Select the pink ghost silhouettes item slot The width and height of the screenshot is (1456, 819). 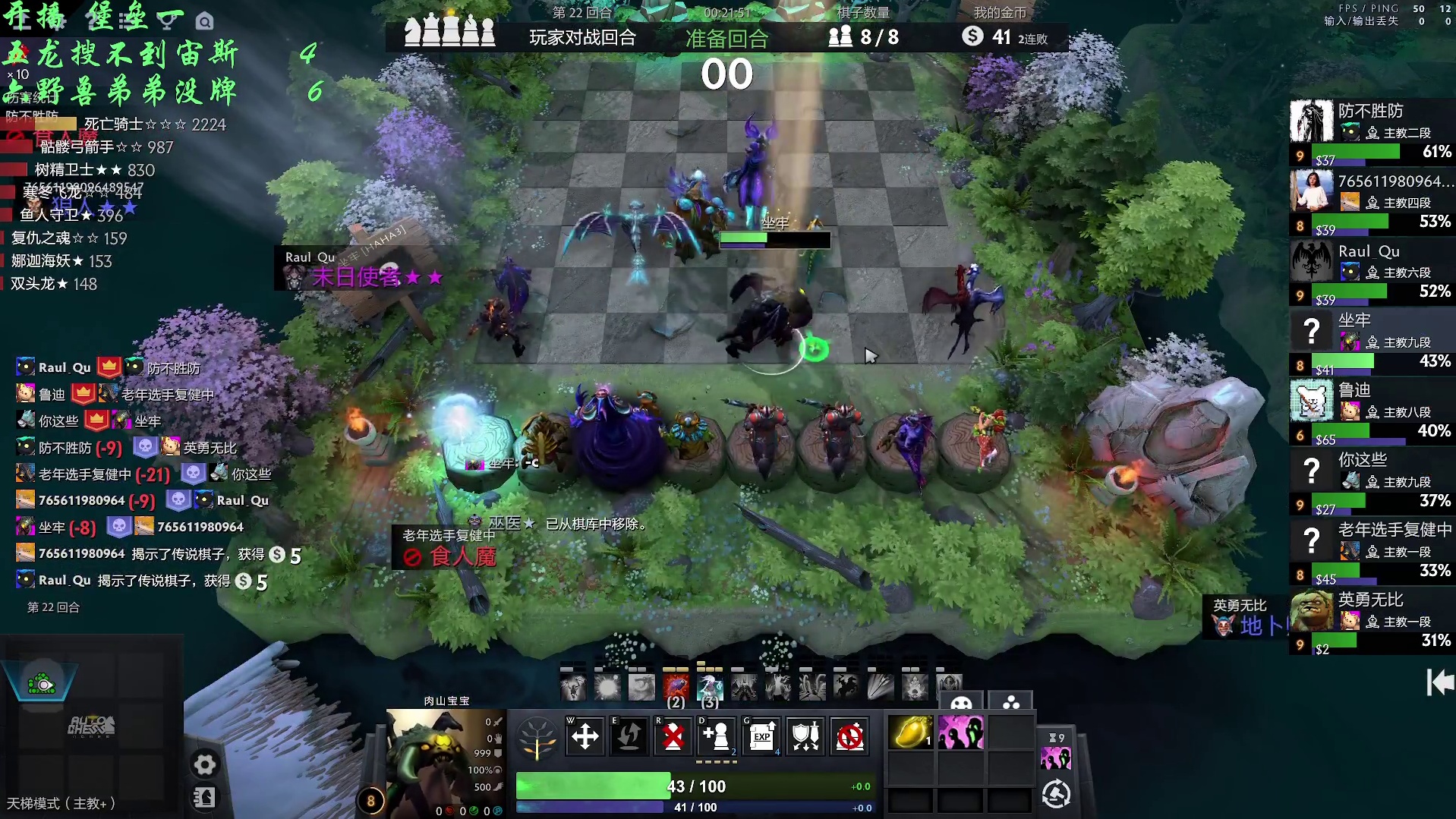click(960, 733)
